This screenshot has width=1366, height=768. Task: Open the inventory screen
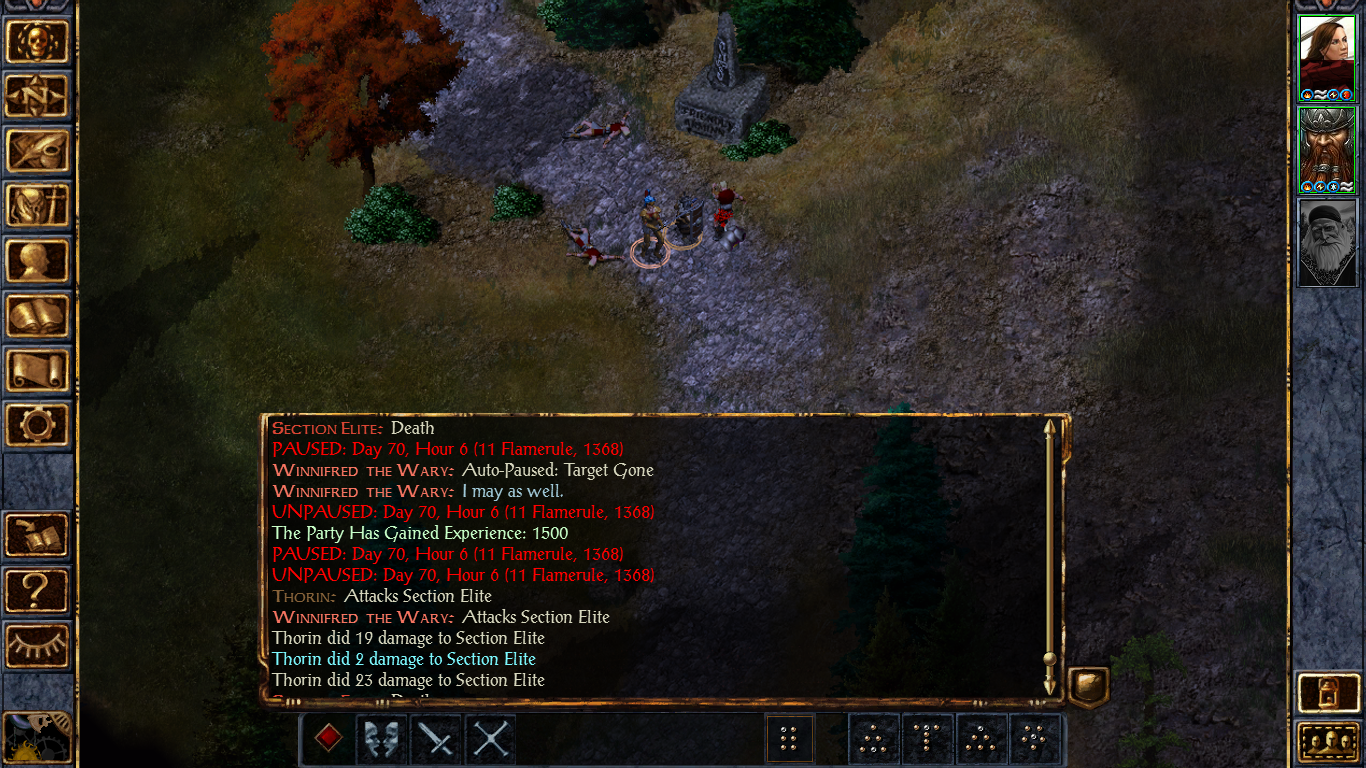tap(38, 207)
